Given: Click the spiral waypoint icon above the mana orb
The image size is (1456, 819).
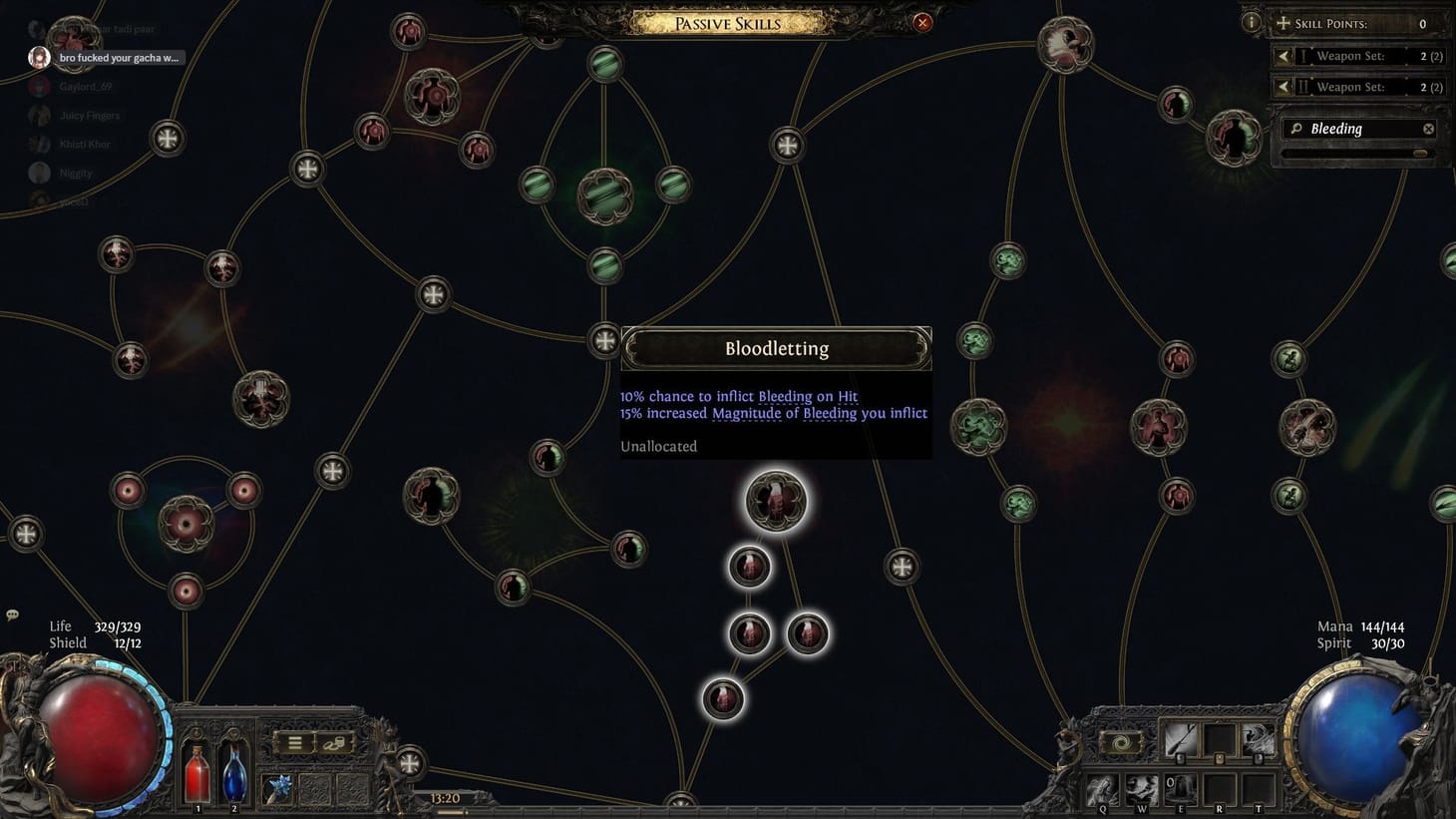Looking at the screenshot, I should 1121,742.
